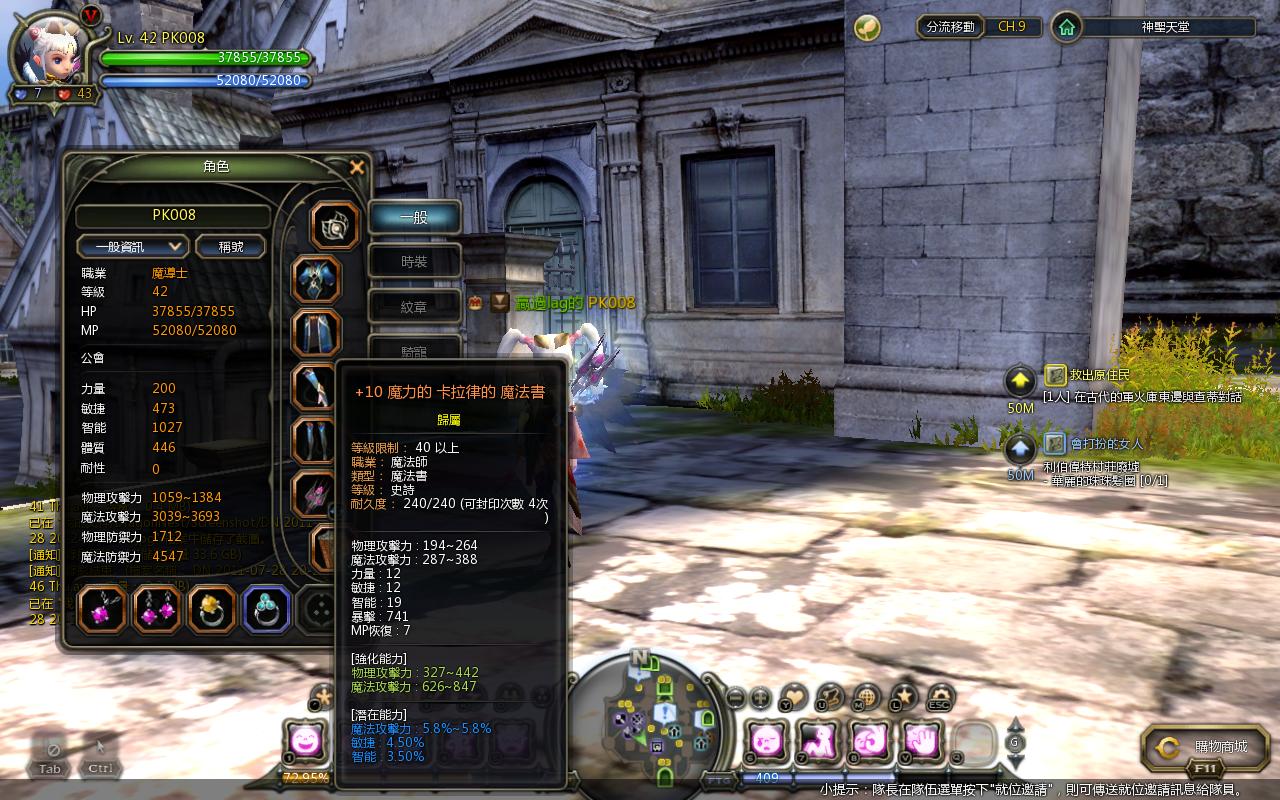The width and height of the screenshot is (1280, 800).
Task: Select the pink pendant necklace slot
Action: 102,610
